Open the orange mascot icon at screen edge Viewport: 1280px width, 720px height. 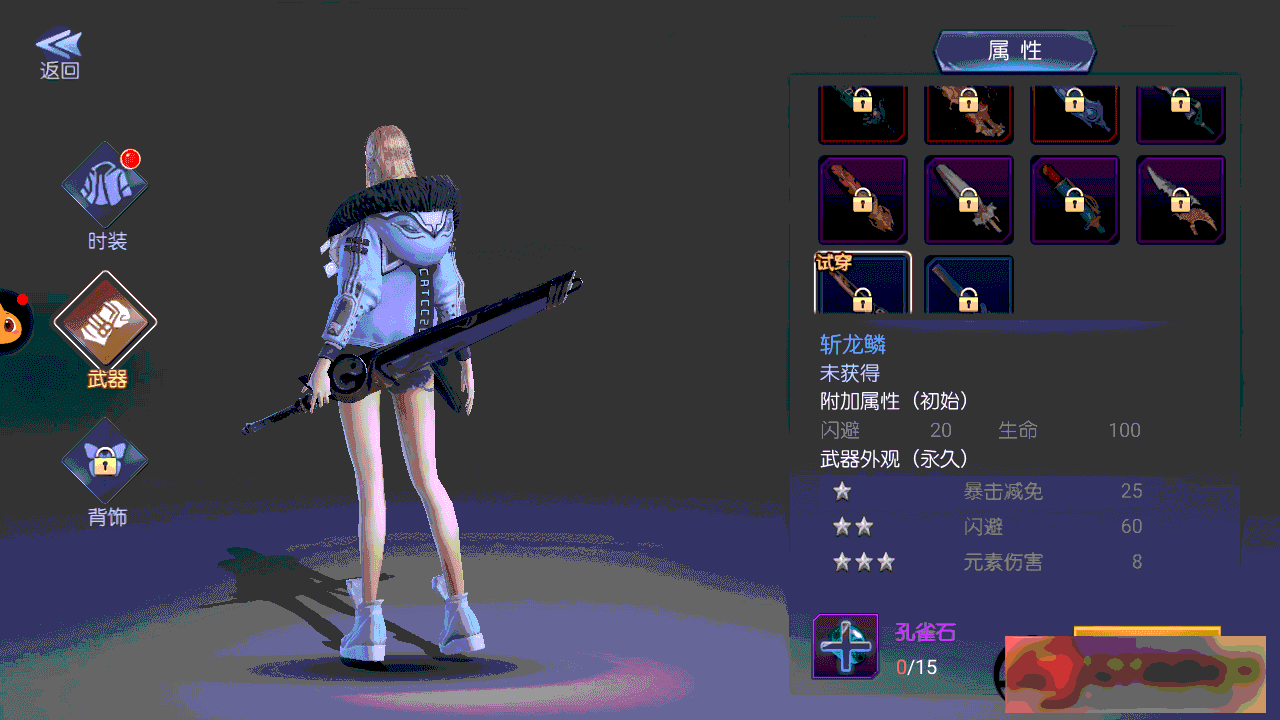click(14, 322)
